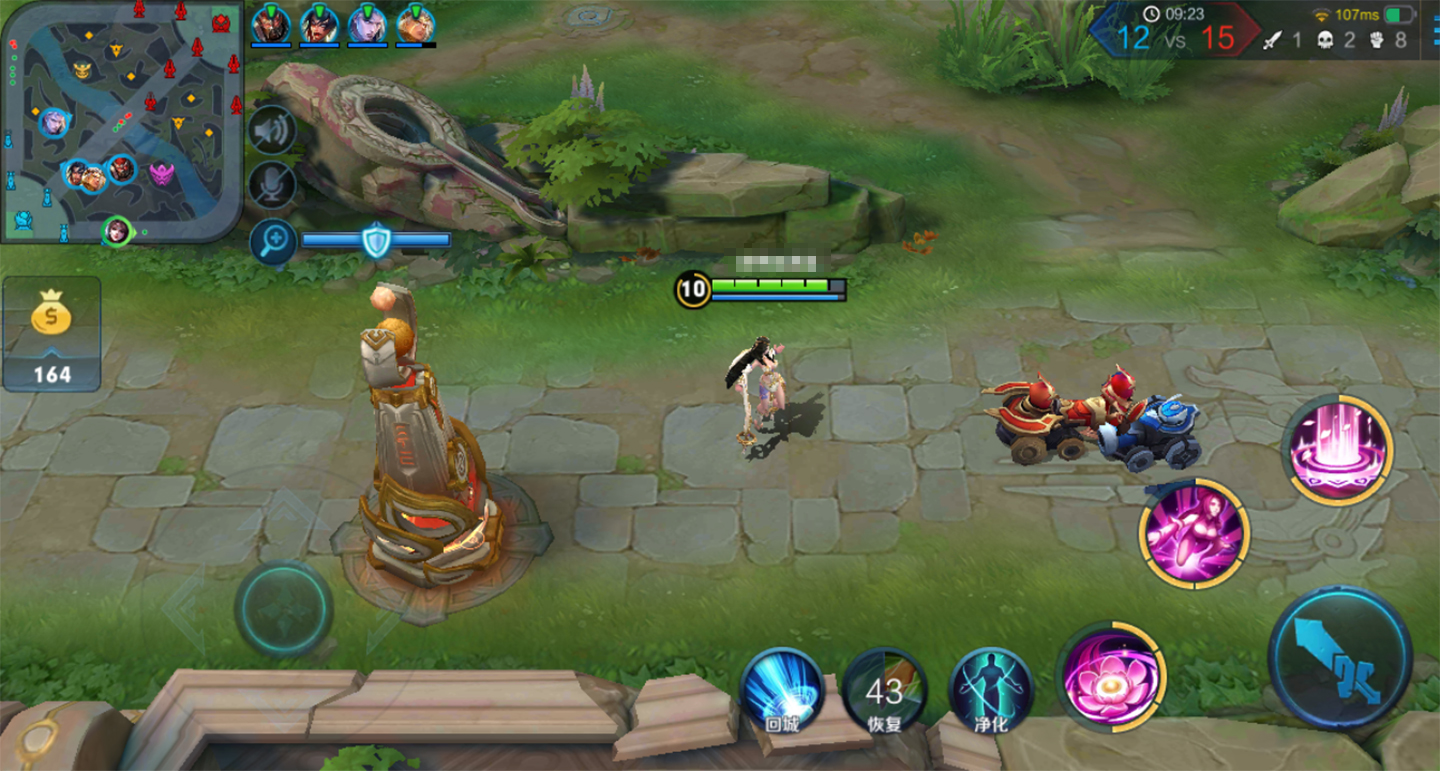
Task: Activate the 恢复 restore spell
Action: (885, 690)
